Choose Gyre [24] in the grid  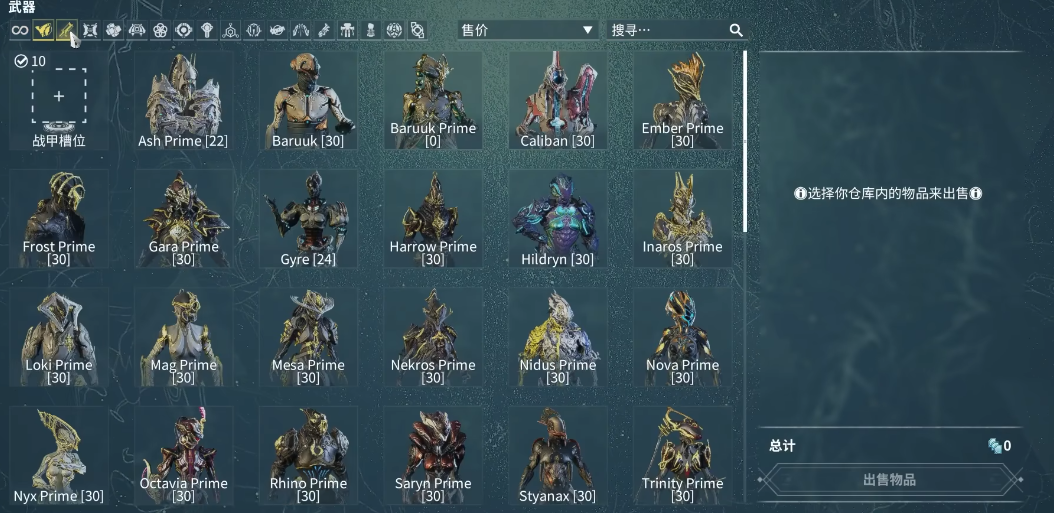click(308, 218)
